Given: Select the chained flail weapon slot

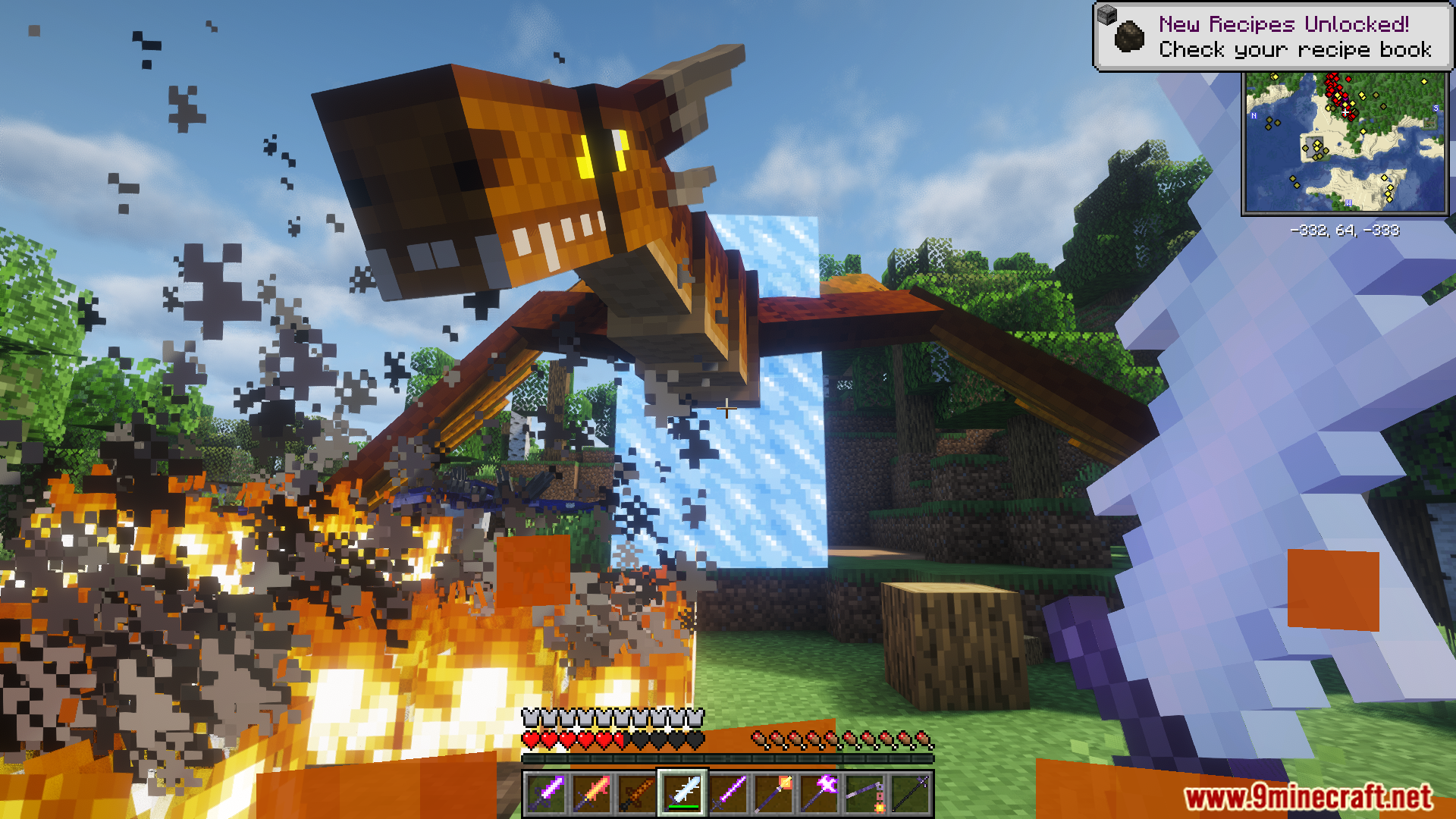Looking at the screenshot, I should (x=864, y=793).
